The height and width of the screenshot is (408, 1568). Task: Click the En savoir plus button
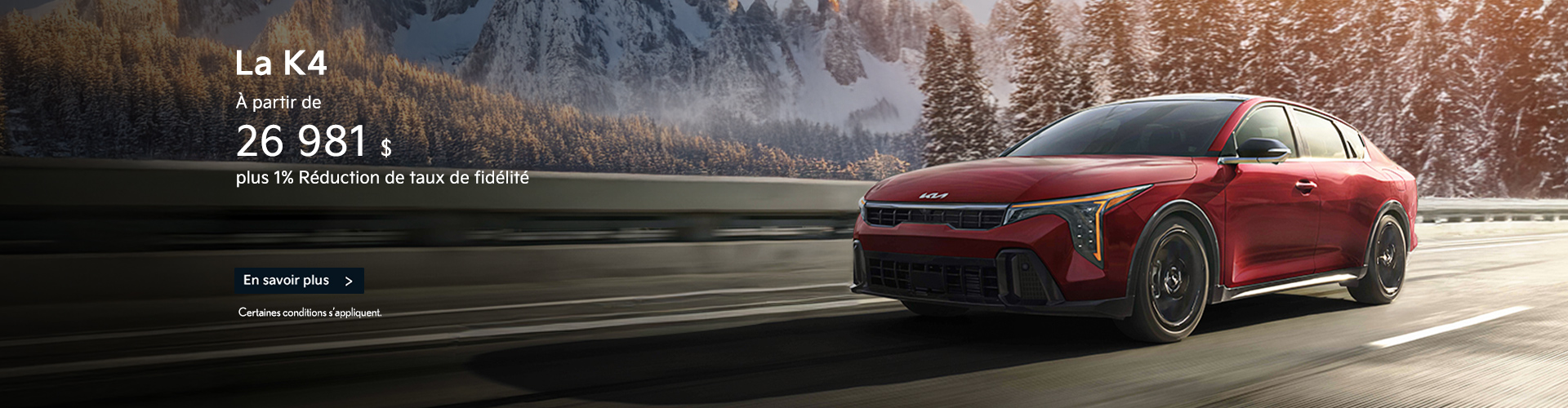tap(299, 281)
